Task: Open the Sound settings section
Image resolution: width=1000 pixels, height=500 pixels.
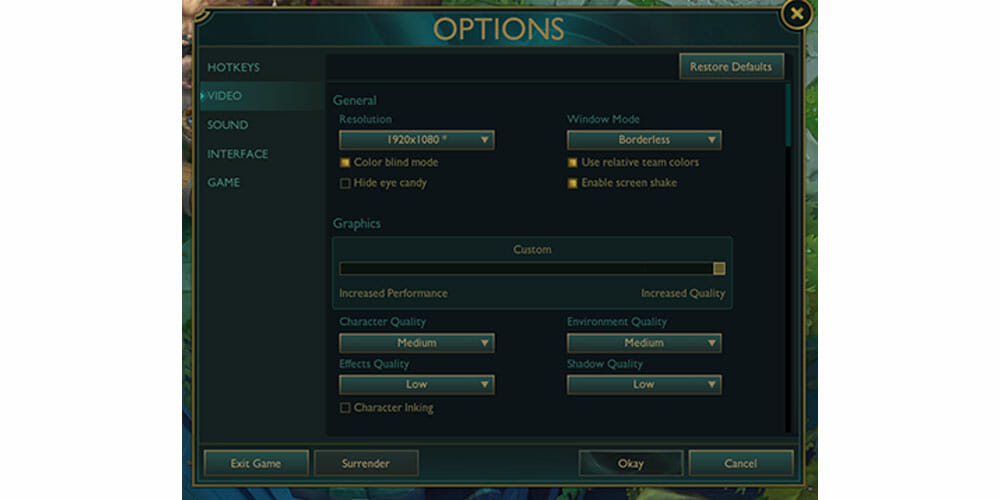Action: pos(227,125)
